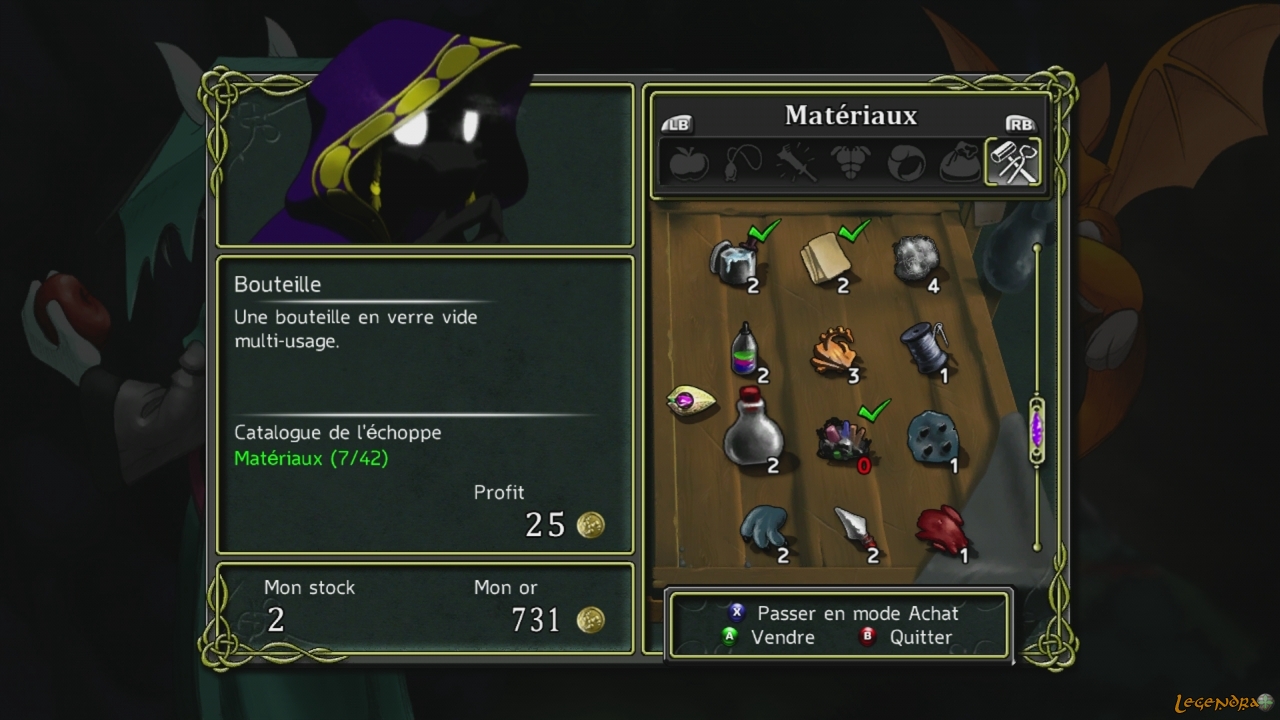Select the Matériaux tools category tab
Viewport: 1280px width, 720px height.
pos(1014,162)
